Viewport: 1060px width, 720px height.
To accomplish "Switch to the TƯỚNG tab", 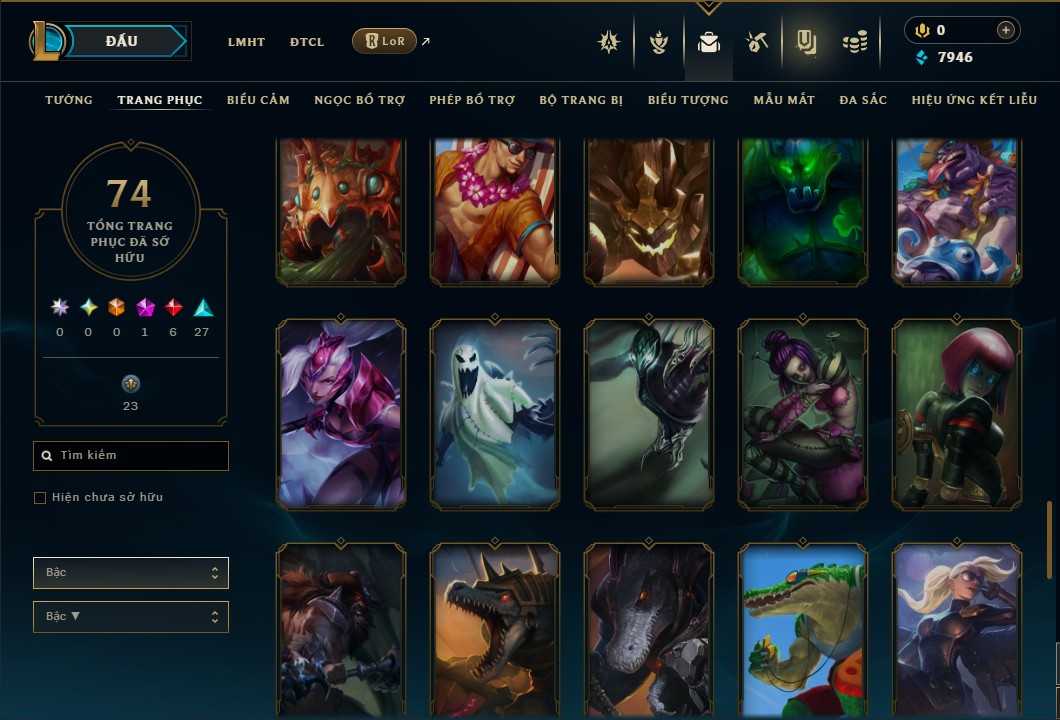I will 69,100.
